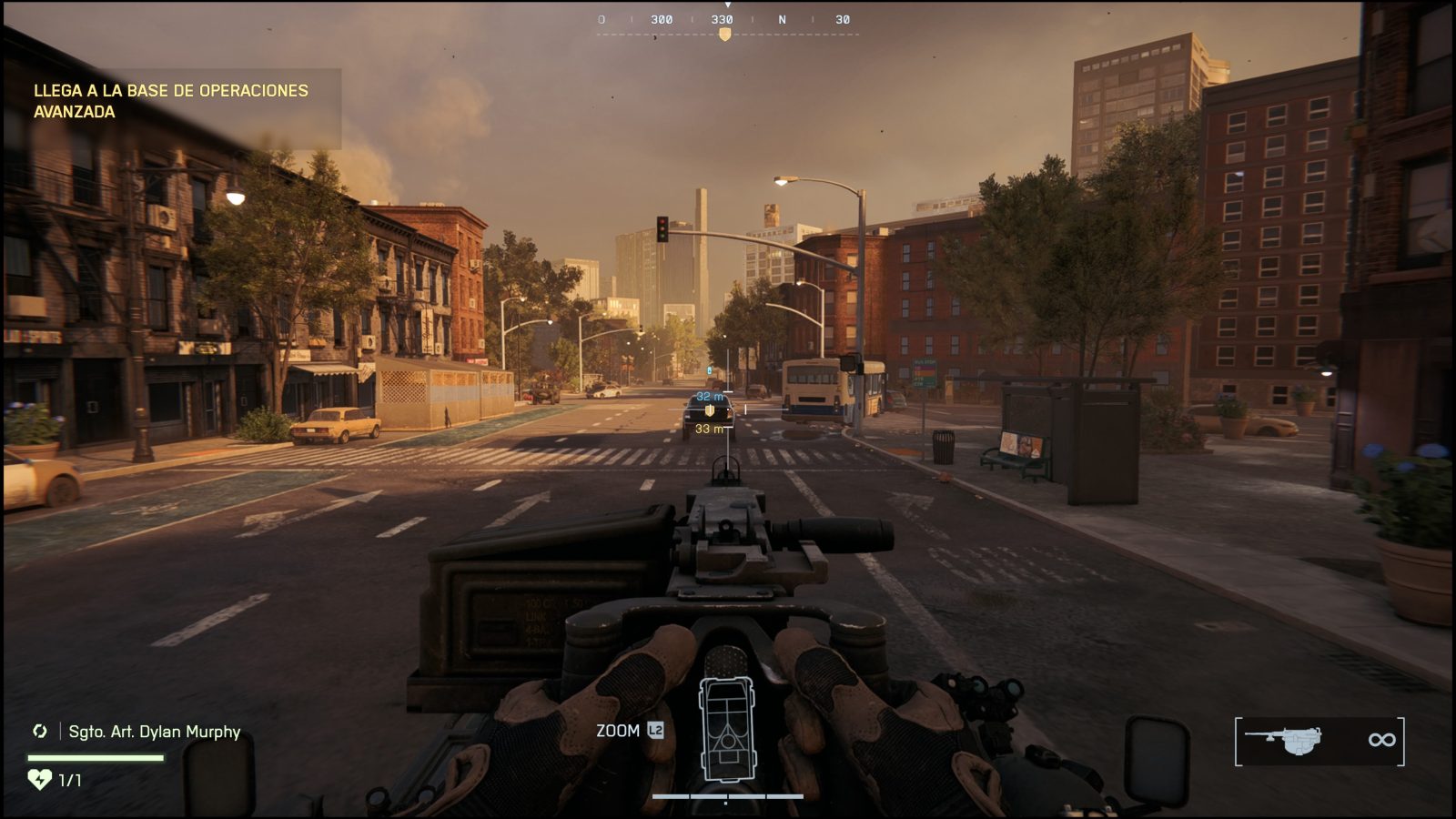Click the yellow objective marker on the compass

(x=724, y=35)
